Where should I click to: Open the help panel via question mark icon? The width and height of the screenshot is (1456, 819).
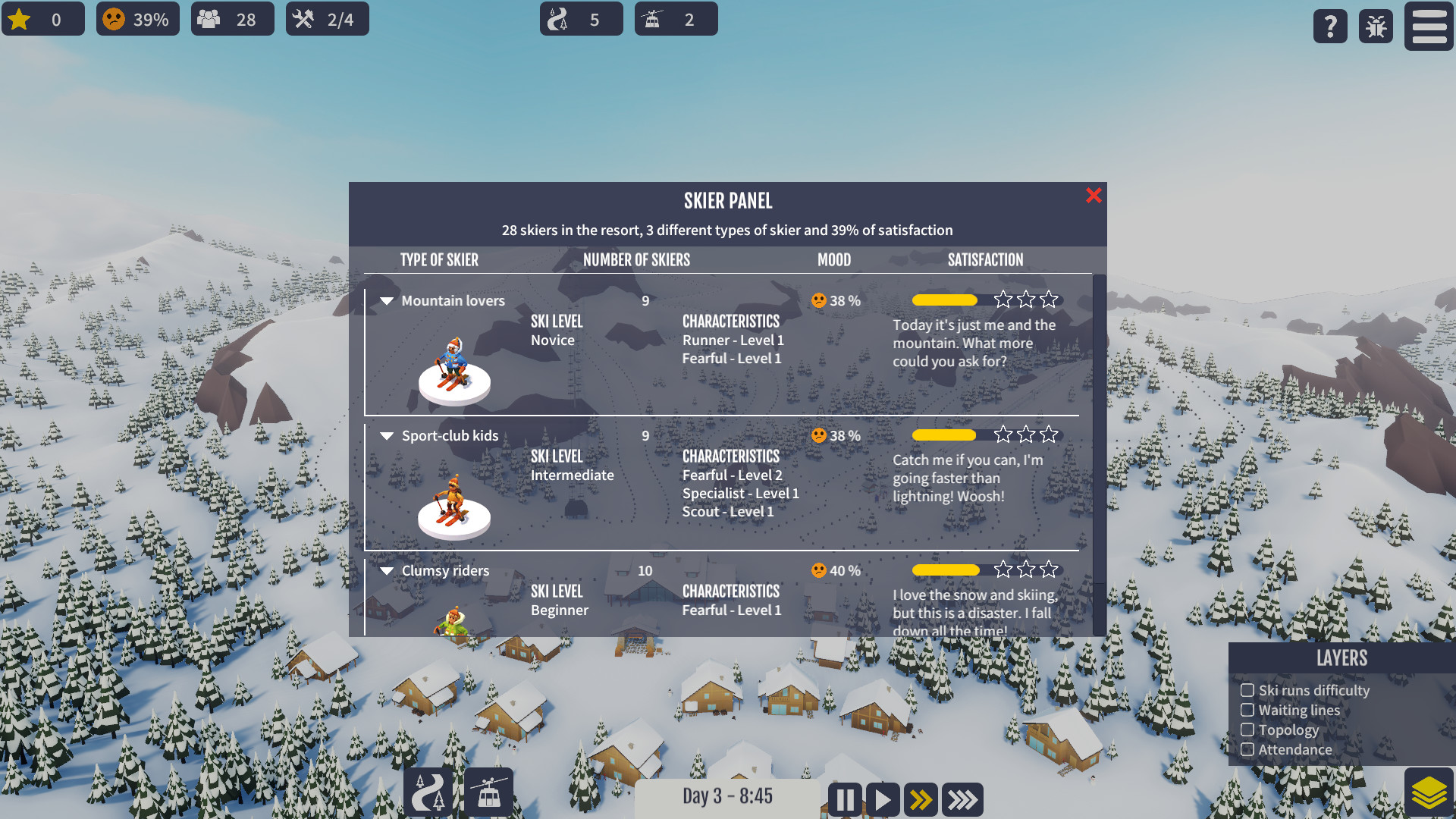coord(1329,26)
